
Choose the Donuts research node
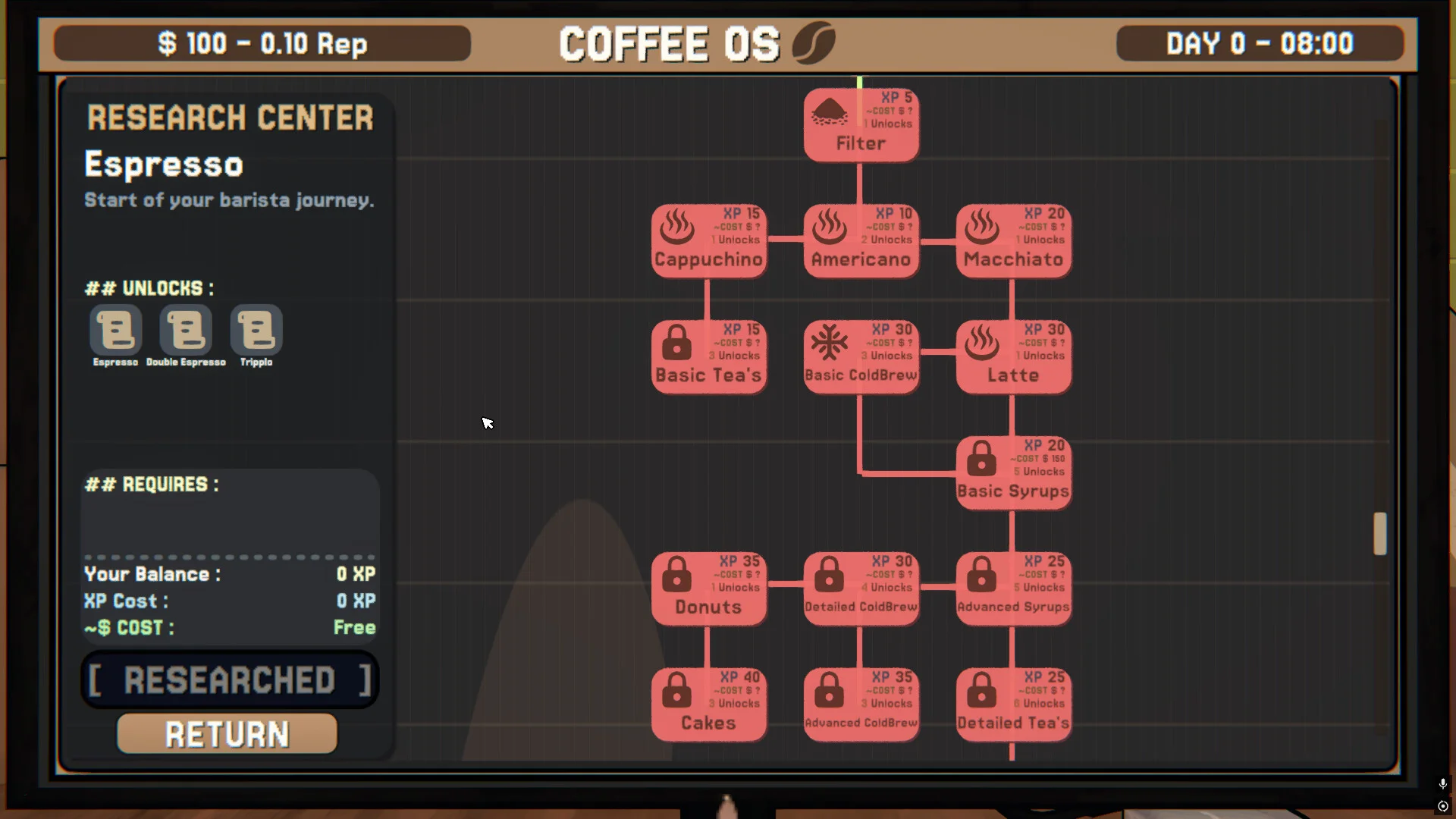[708, 589]
